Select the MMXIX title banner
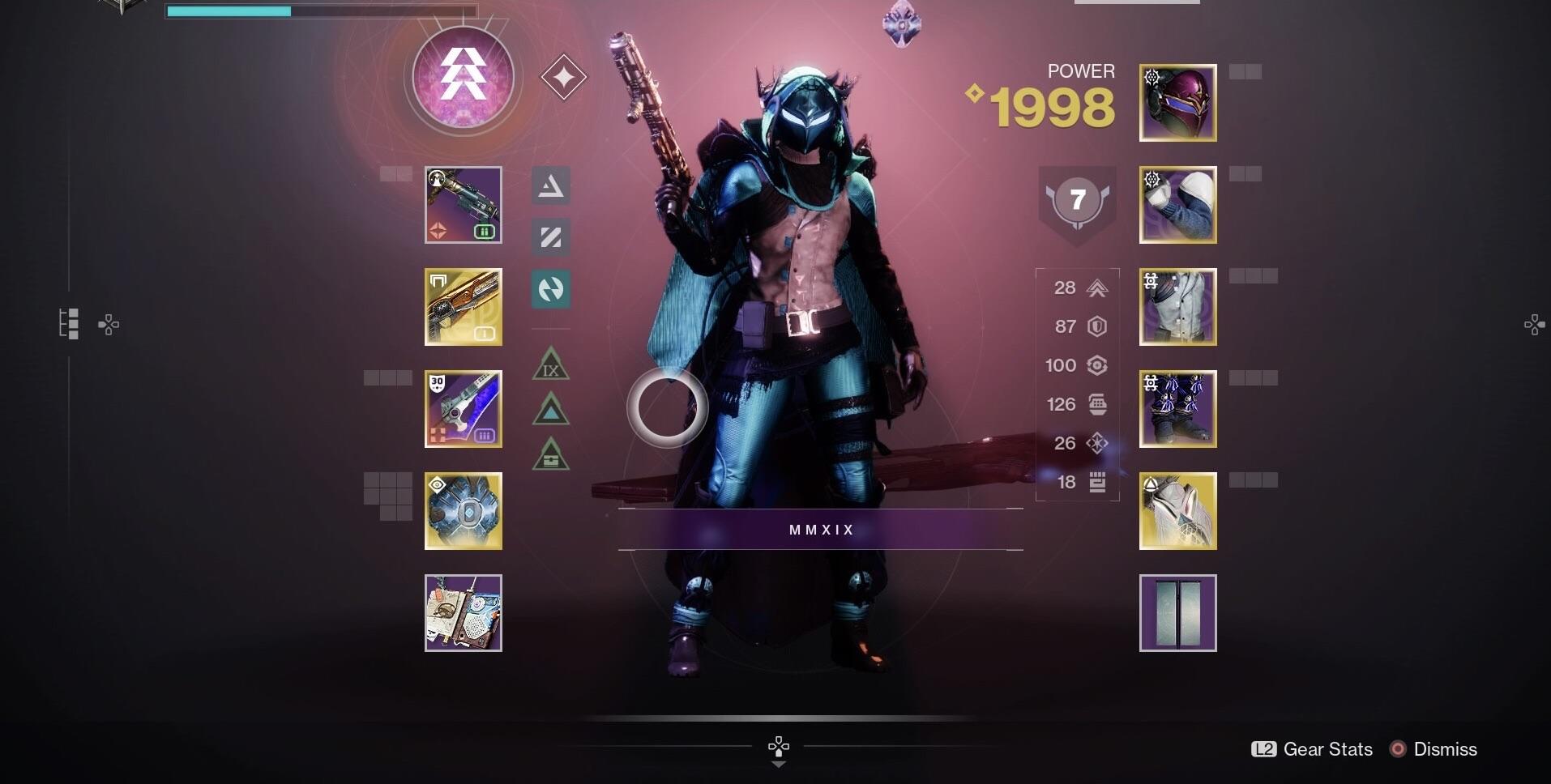 820,529
